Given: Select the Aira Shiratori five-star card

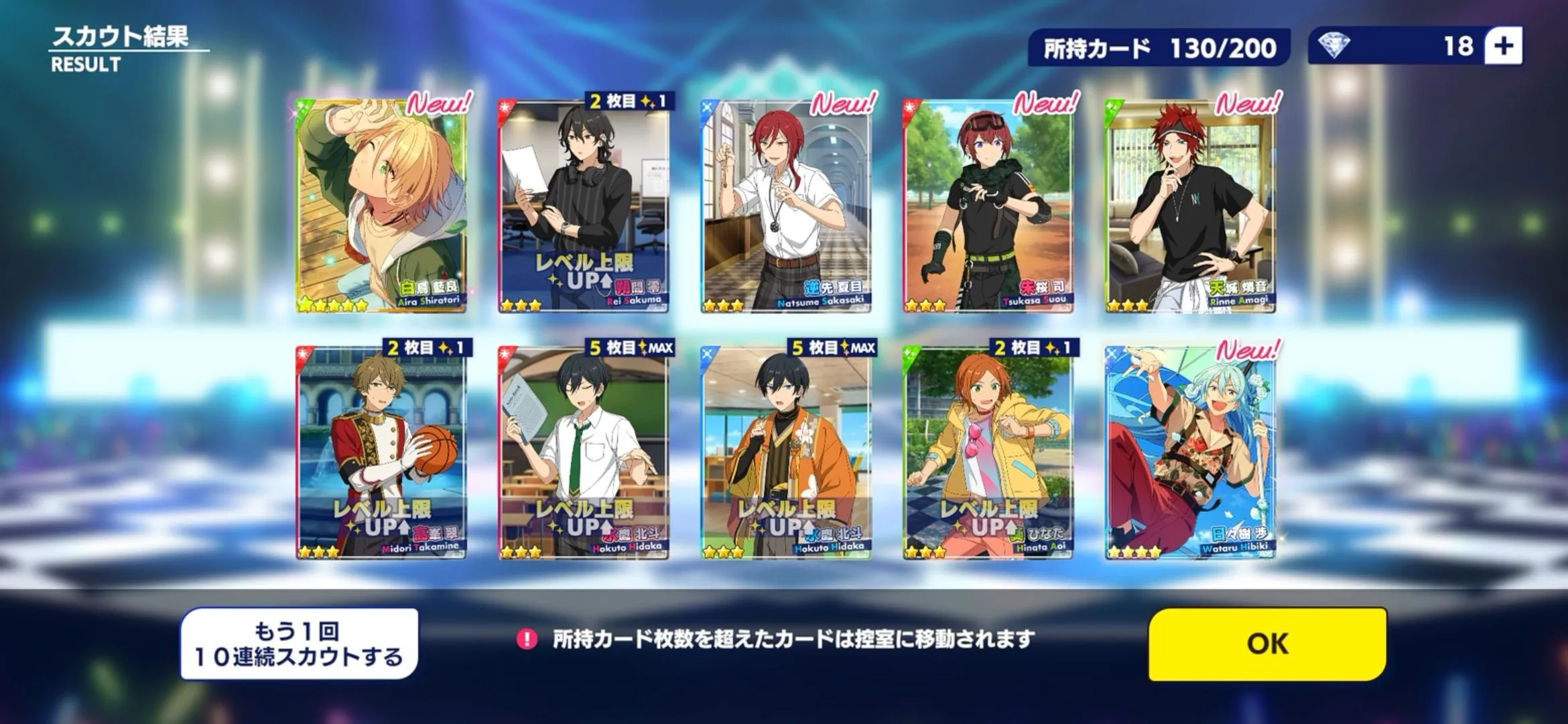Looking at the screenshot, I should pyautogui.click(x=381, y=206).
